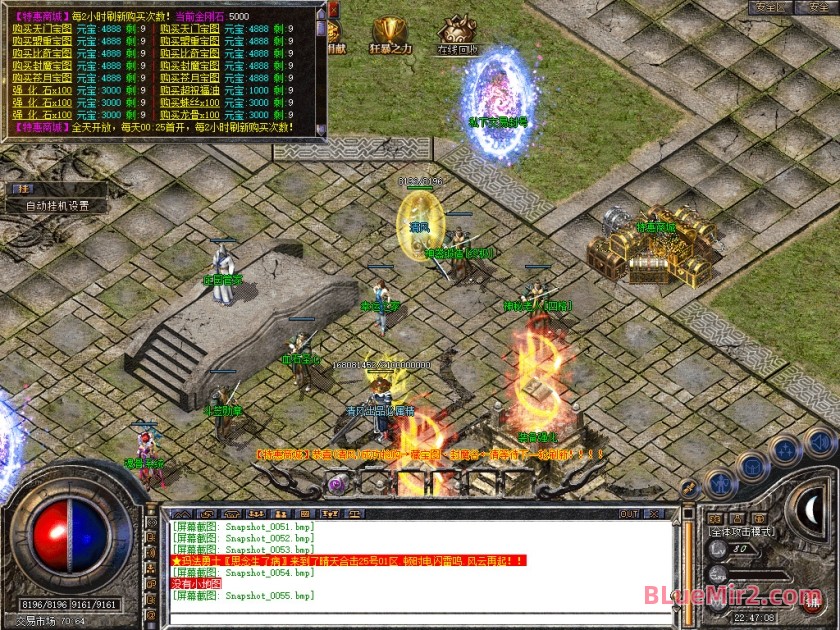Click the 安全区 button at top right
Image resolution: width=840 pixels, height=630 pixels.
click(771, 8)
